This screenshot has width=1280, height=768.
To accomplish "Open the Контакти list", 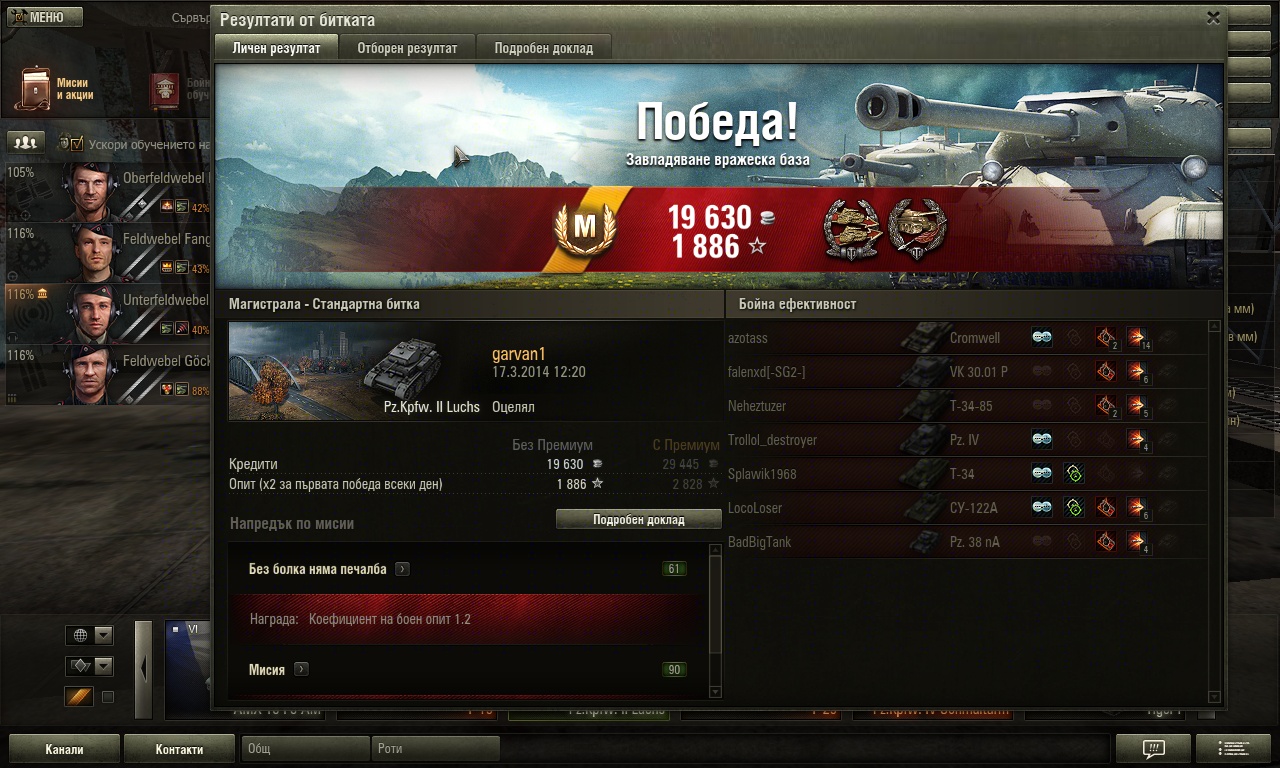I will point(179,749).
